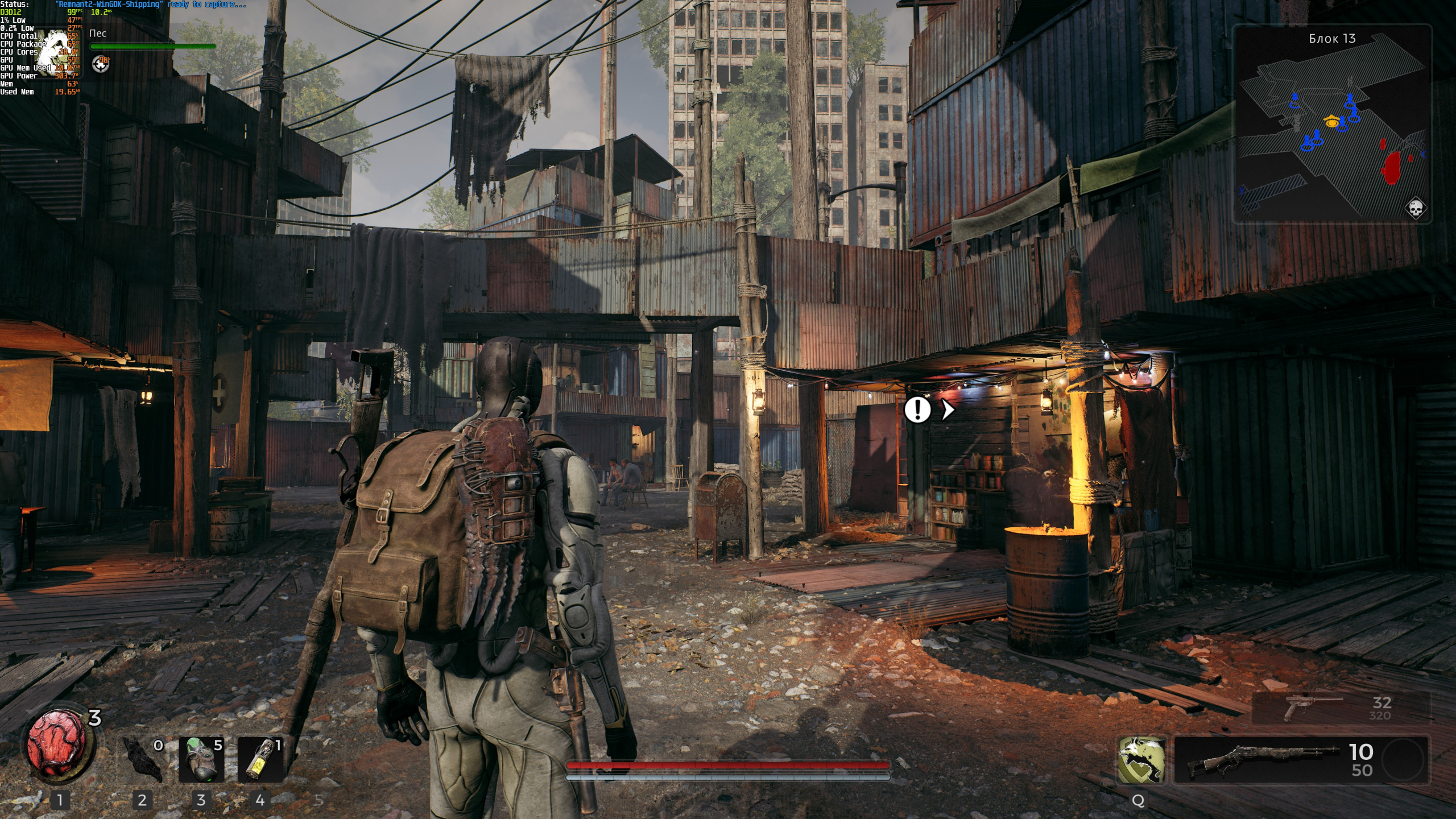Select the empty black consumable slot

142,759
